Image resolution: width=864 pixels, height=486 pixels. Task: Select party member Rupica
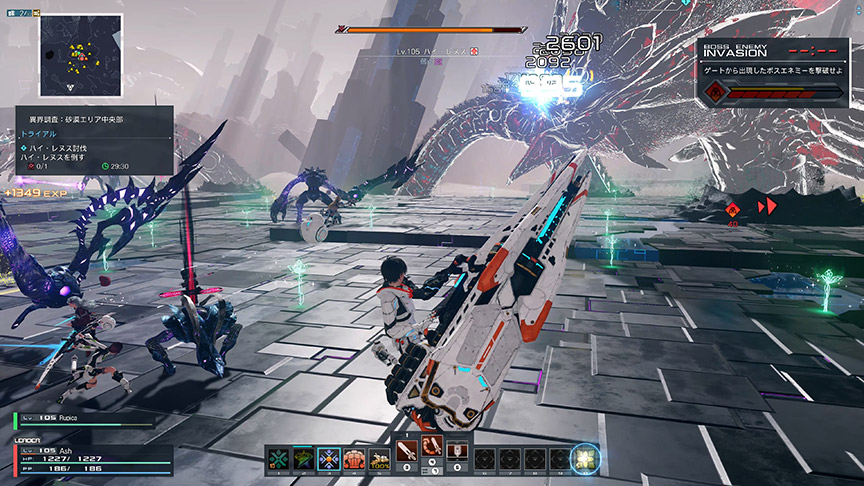(85, 419)
